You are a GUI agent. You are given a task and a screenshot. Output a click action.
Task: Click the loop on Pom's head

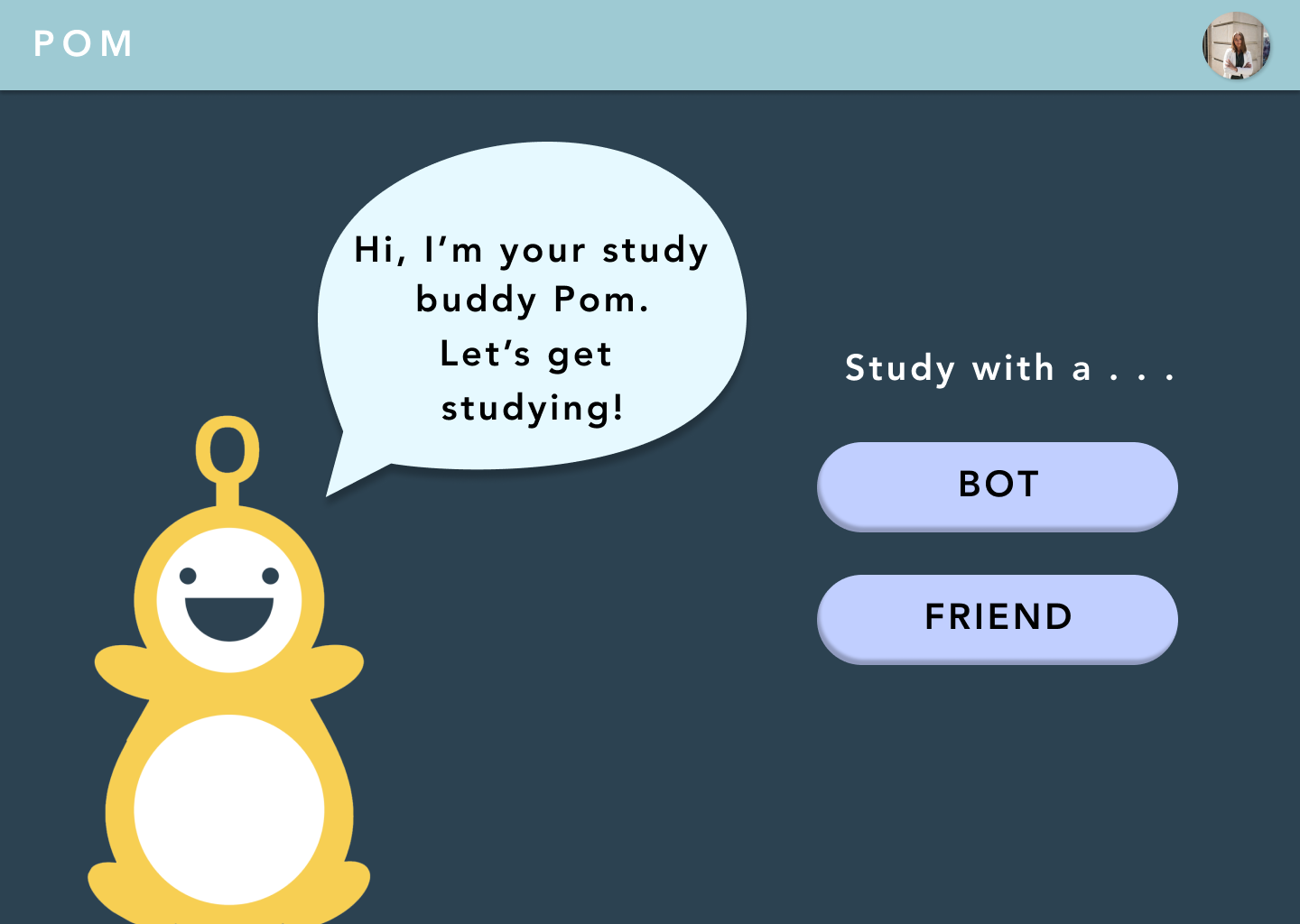coord(227,447)
